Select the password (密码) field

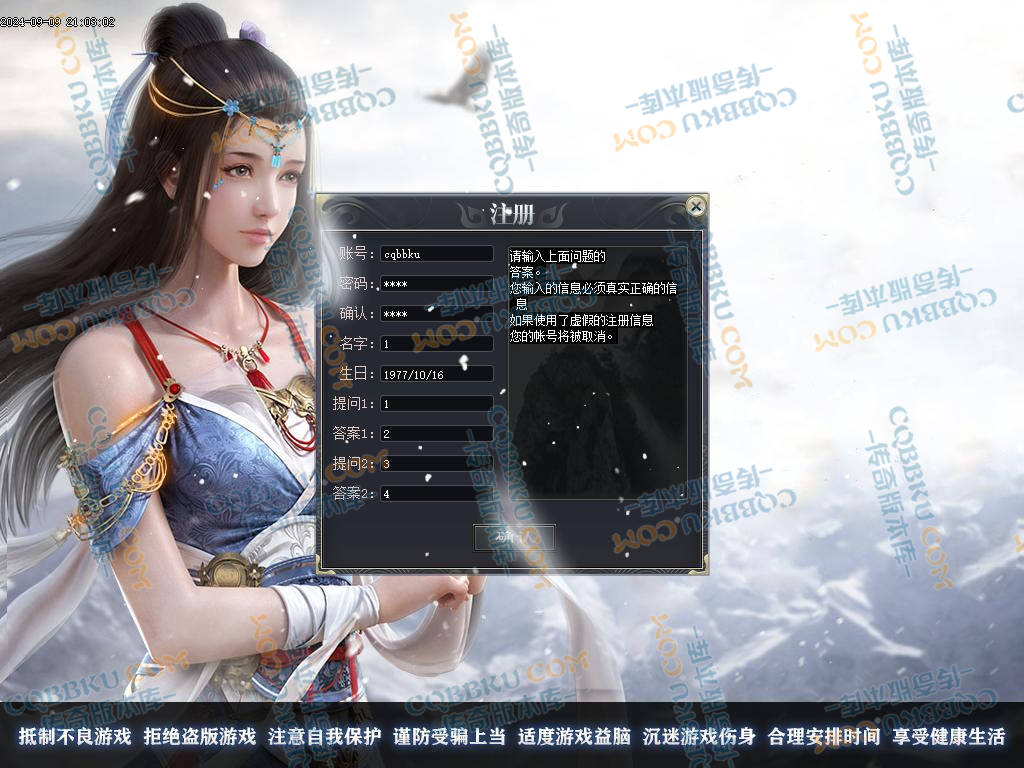pyautogui.click(x=437, y=284)
